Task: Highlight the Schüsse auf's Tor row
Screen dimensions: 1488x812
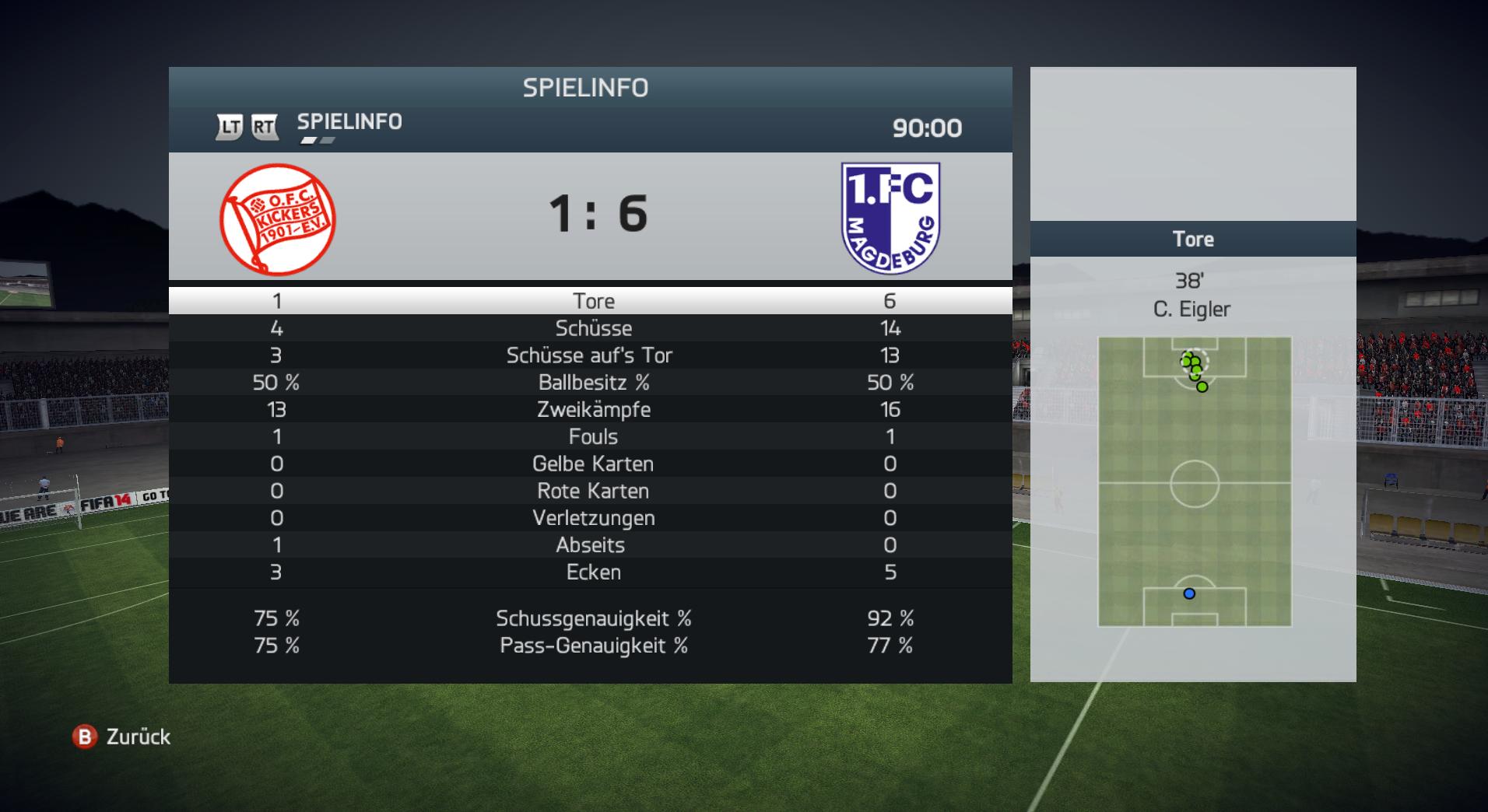Action: 591,355
